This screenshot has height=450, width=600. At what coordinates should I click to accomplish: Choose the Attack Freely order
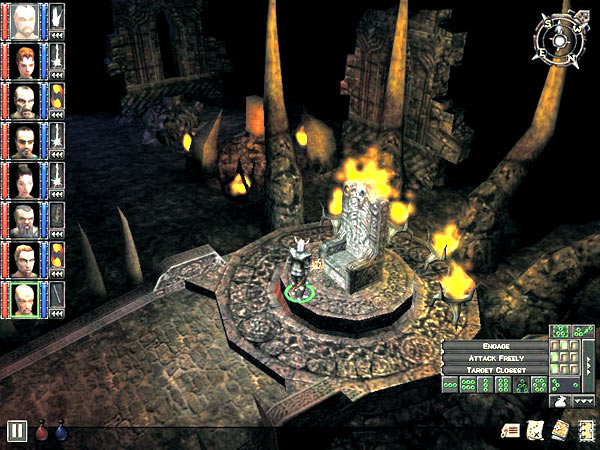pyautogui.click(x=496, y=357)
